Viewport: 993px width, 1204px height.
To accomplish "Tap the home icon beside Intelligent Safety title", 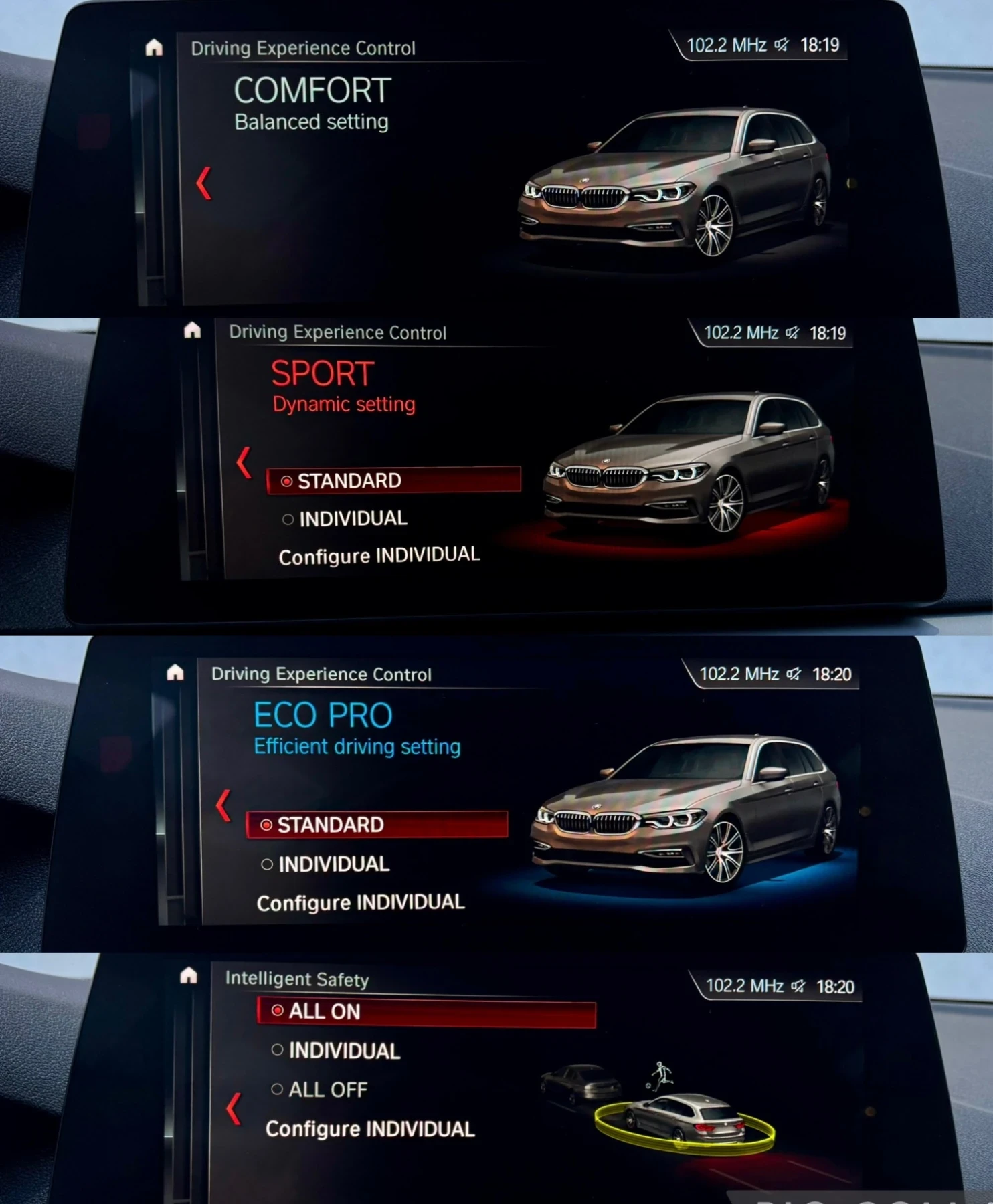I will point(189,976).
